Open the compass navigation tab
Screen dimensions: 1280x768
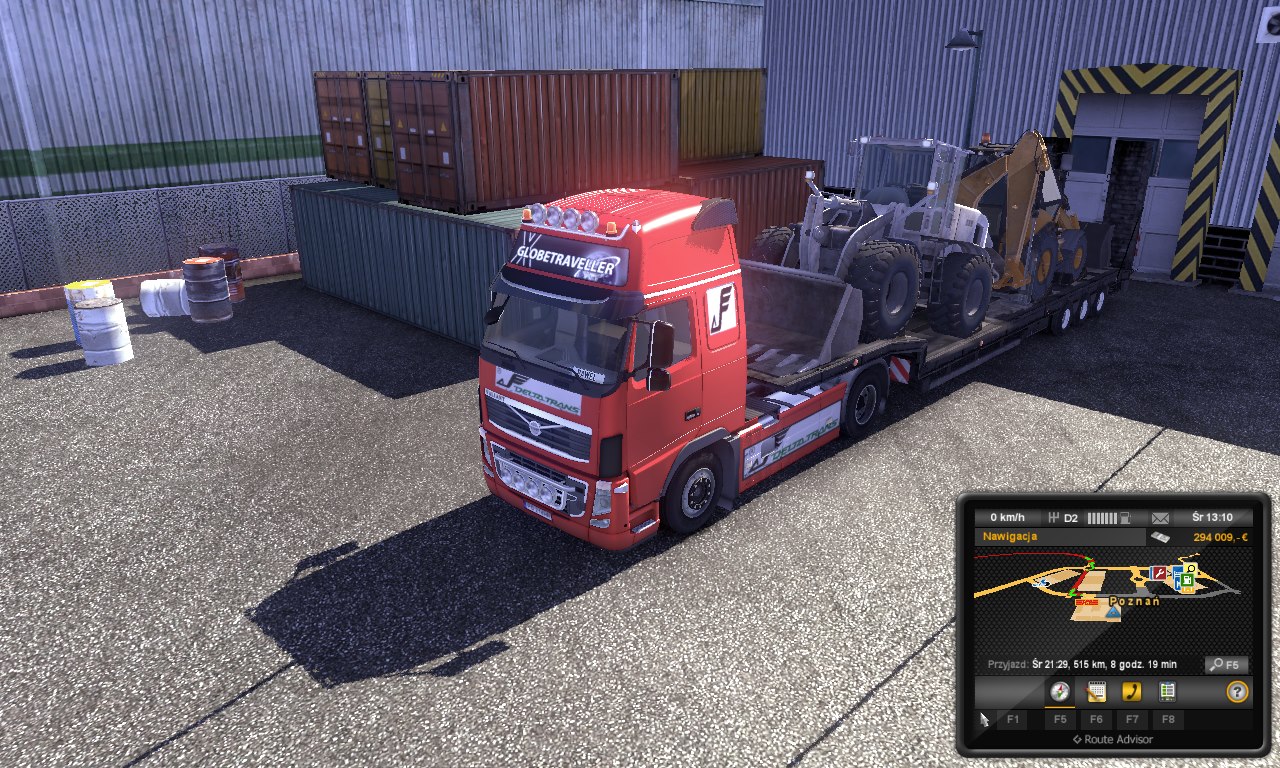coord(1060,691)
